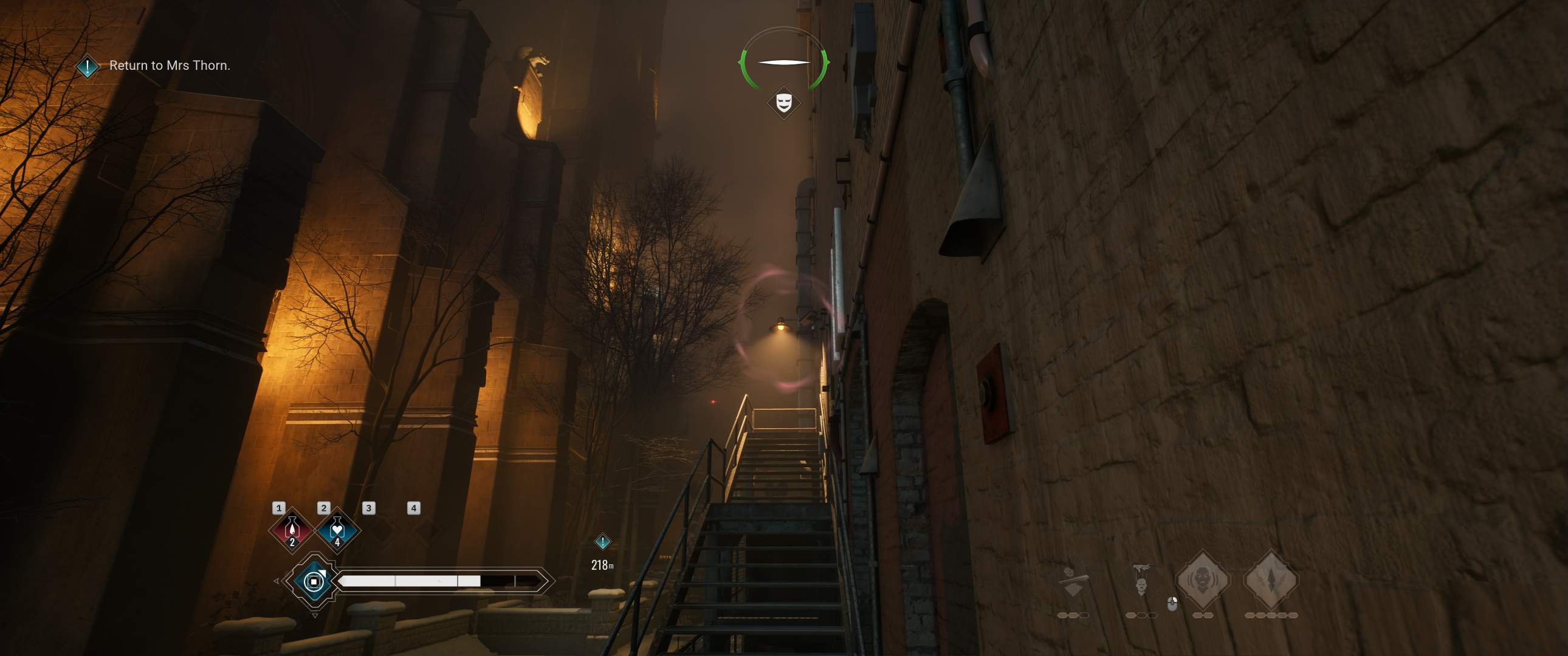Select the blood vial in hotbar slot 1
Image resolution: width=1568 pixels, height=656 pixels.
pos(292,531)
